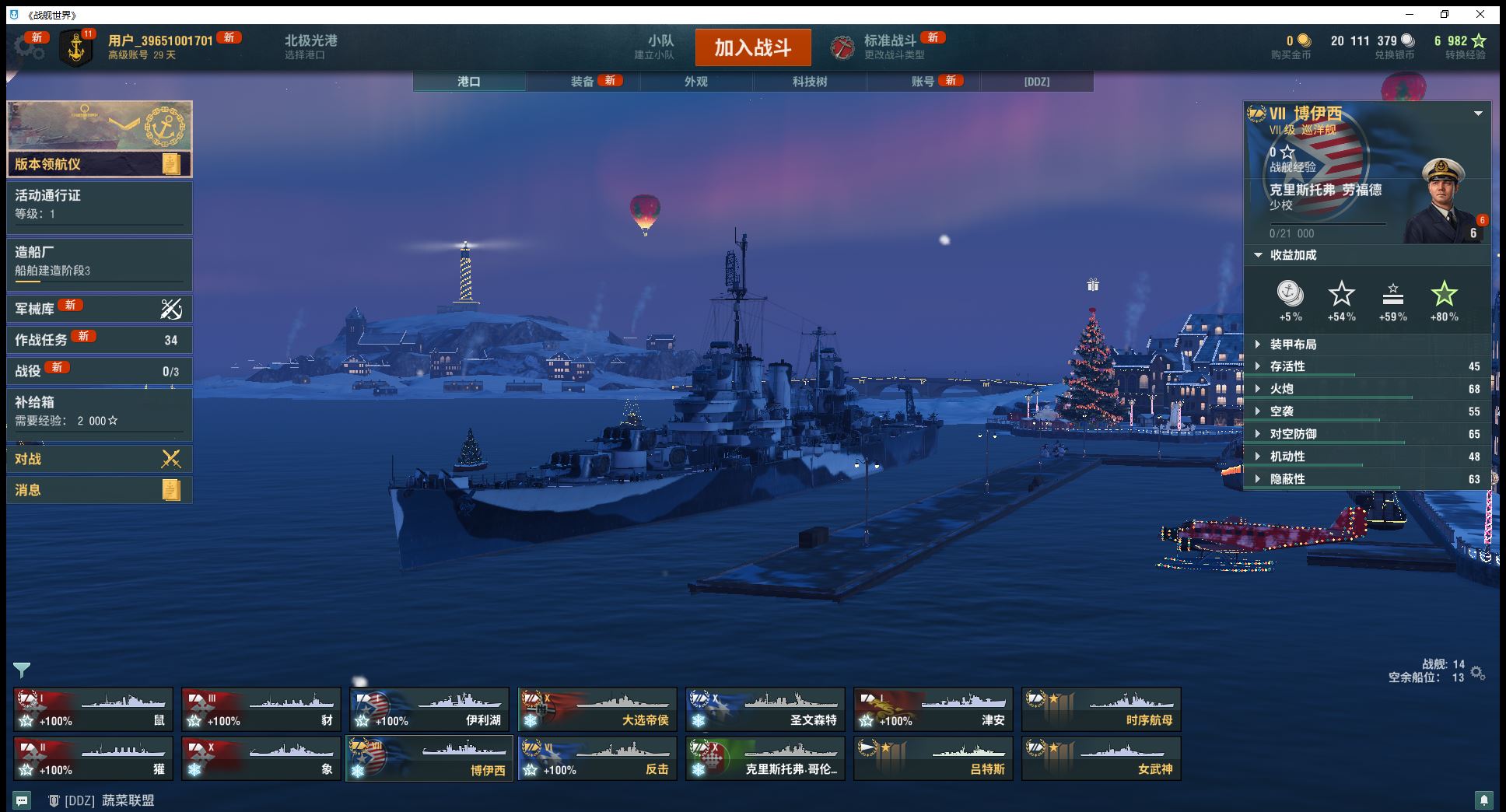This screenshot has width=1506, height=812.
Task: Go to the 科技树 tab
Action: (810, 81)
